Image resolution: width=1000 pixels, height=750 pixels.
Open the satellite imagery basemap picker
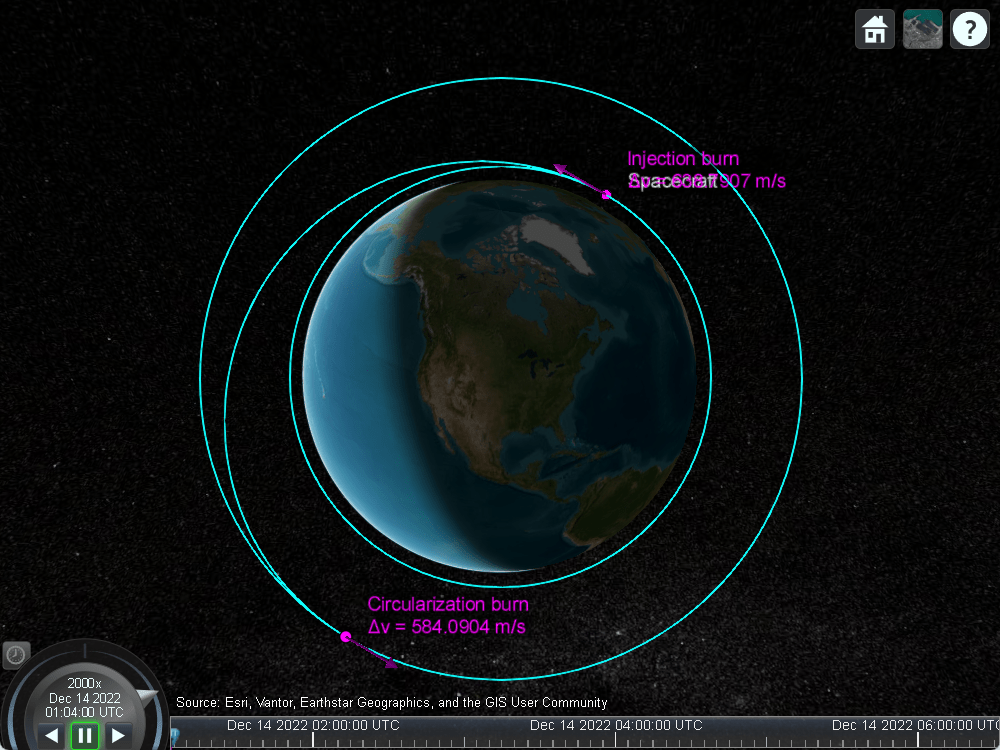(922, 30)
